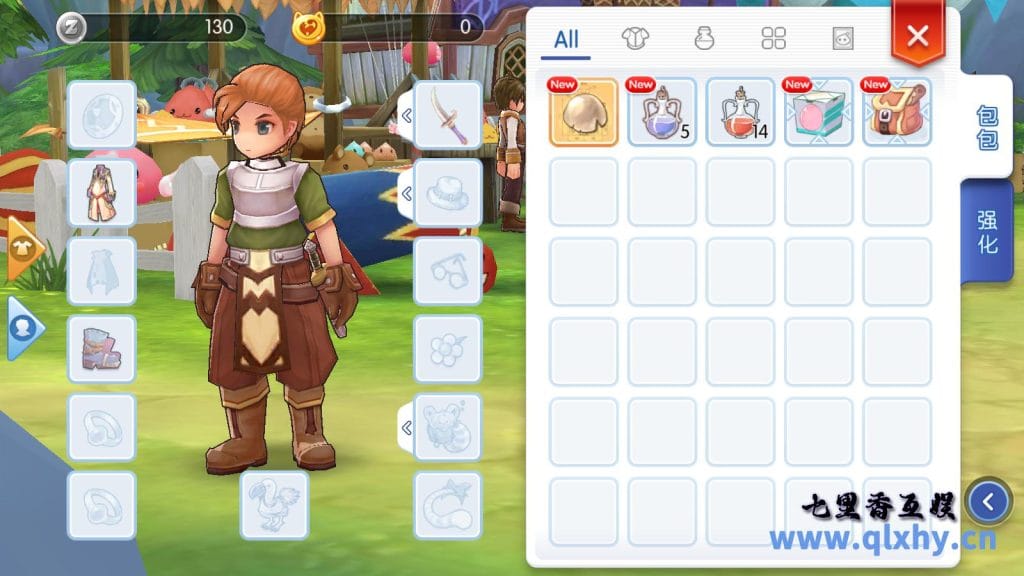Open the potion bottle category tab
1024x576 pixels.
point(704,39)
